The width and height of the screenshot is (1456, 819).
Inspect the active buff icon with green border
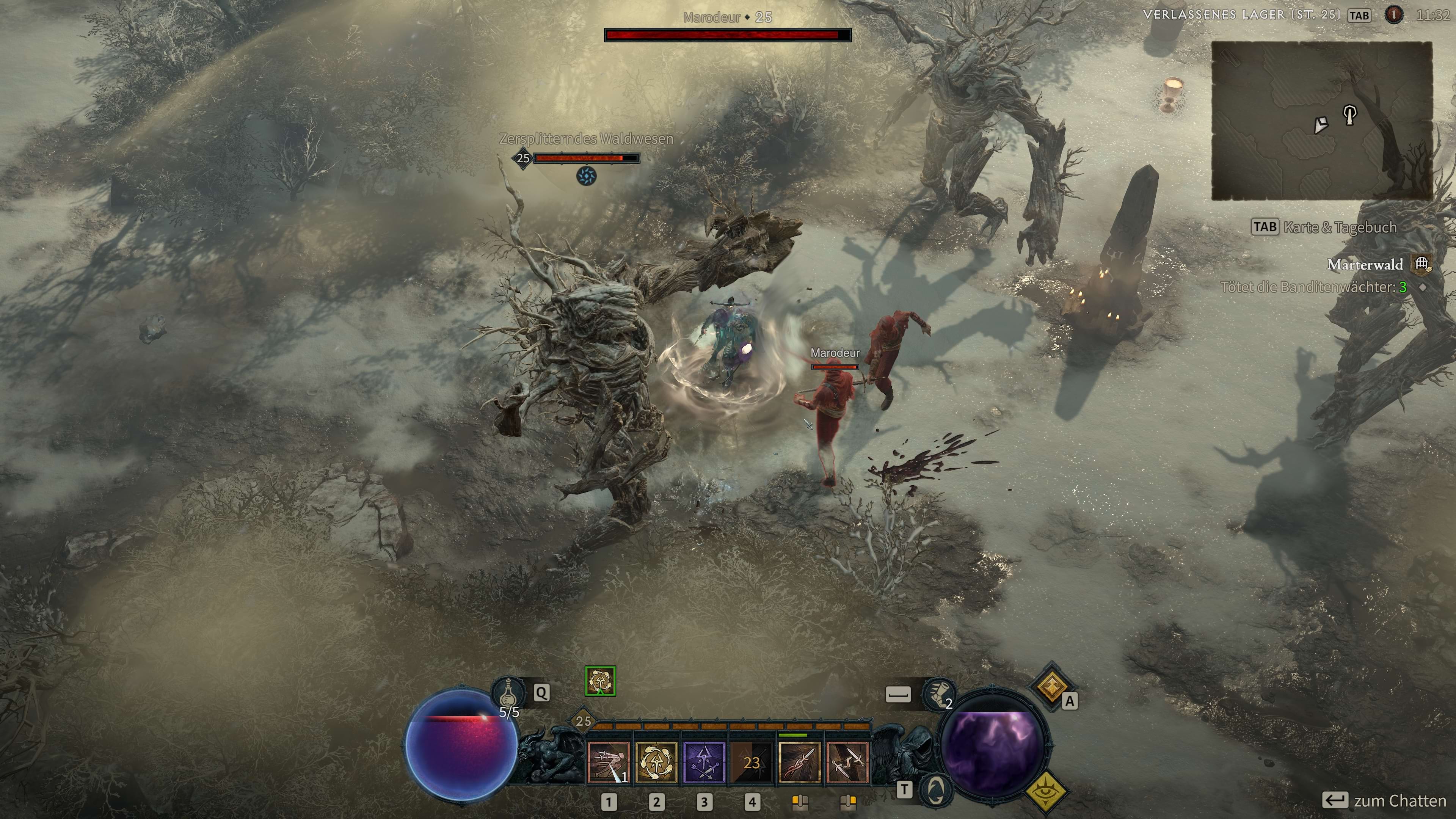pos(600,681)
